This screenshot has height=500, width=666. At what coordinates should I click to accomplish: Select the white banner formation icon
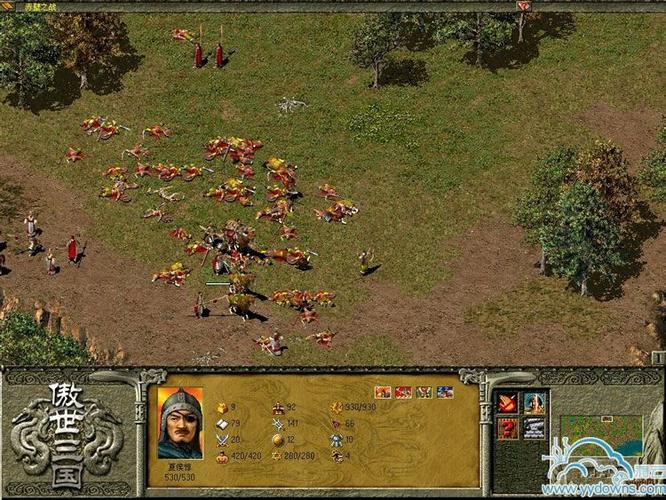pyautogui.click(x=534, y=428)
